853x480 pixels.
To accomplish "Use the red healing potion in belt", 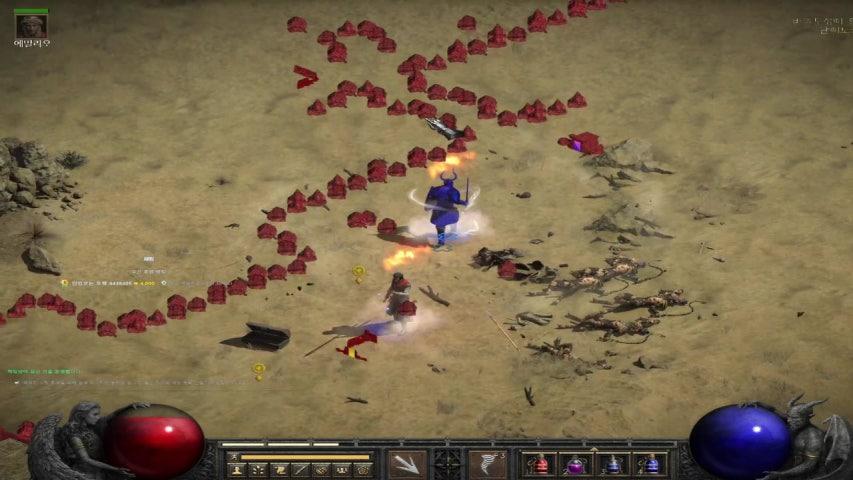I will [x=541, y=464].
